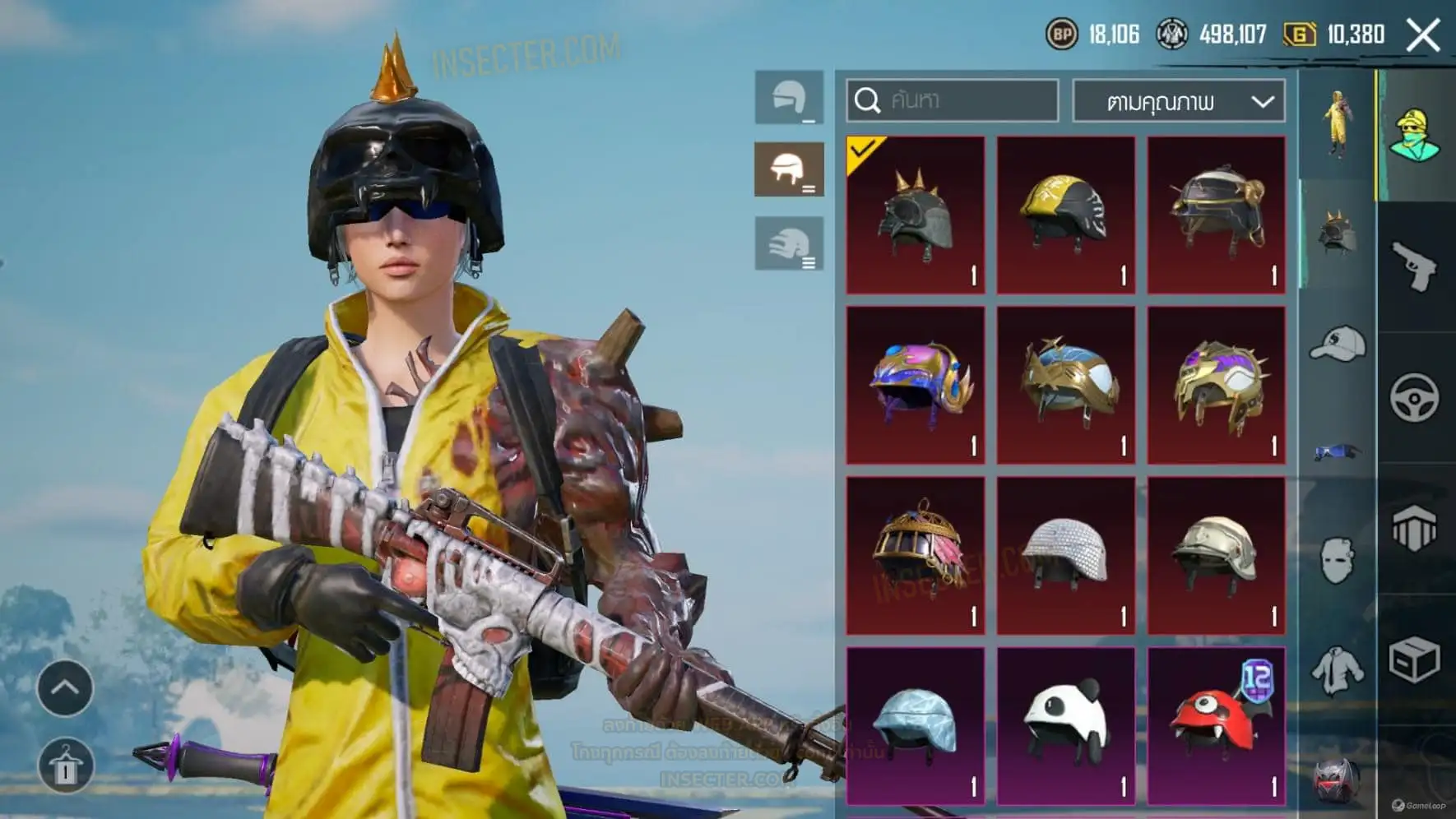Open the baseball cap headwear category
This screenshot has width=1456, height=819.
coord(1337,344)
